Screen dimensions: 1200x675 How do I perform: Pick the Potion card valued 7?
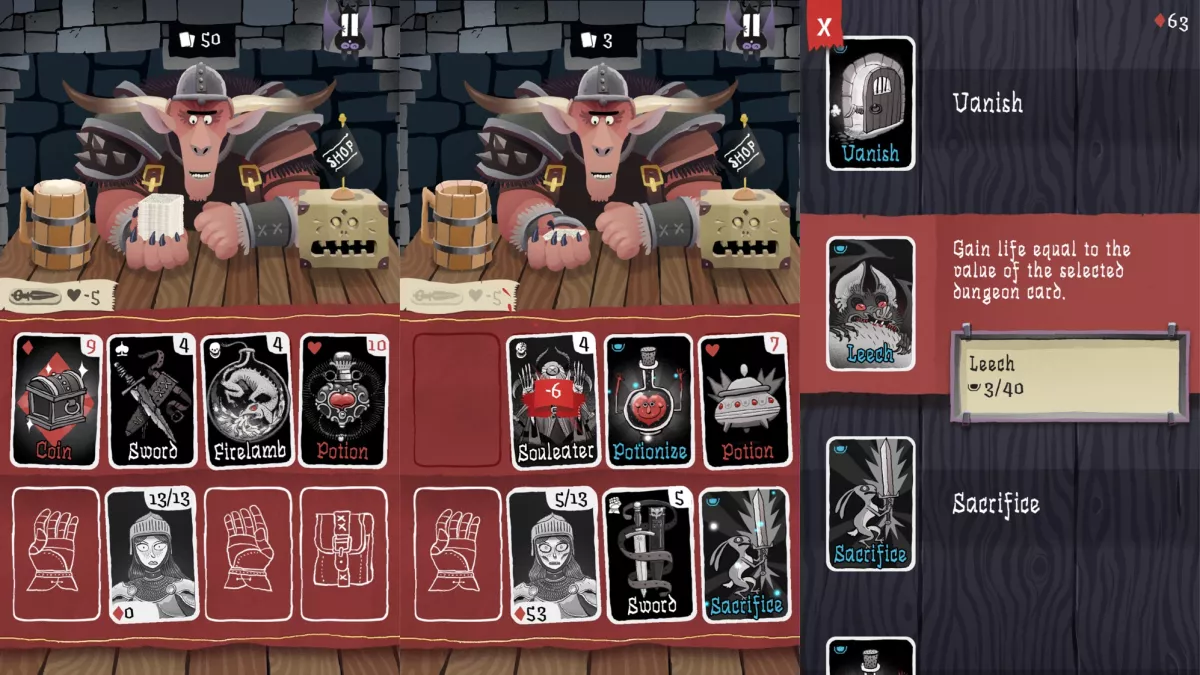[744, 400]
